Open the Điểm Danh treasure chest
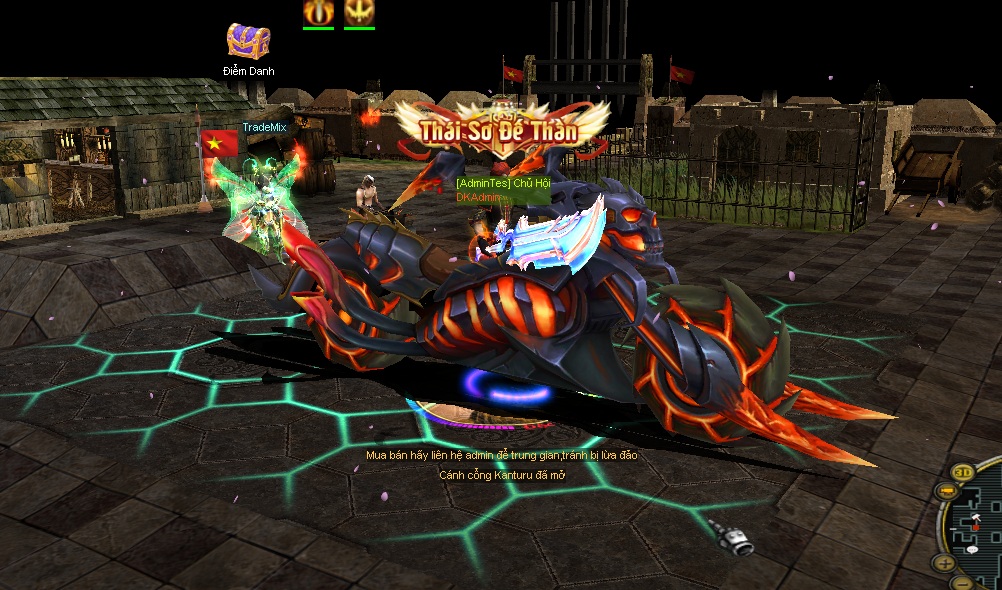 point(248,41)
